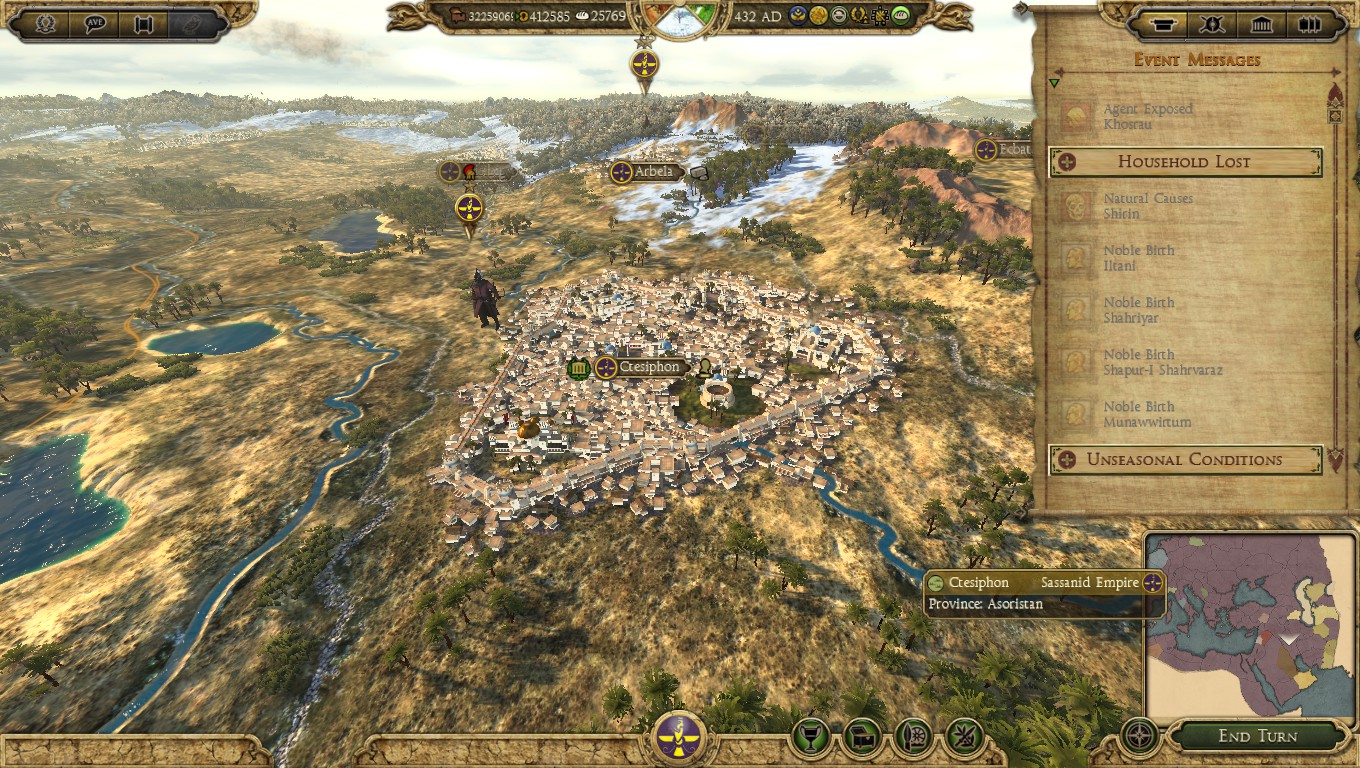Viewport: 1360px width, 768px height.
Task: Select the Arbela settlement label
Action: (x=653, y=173)
